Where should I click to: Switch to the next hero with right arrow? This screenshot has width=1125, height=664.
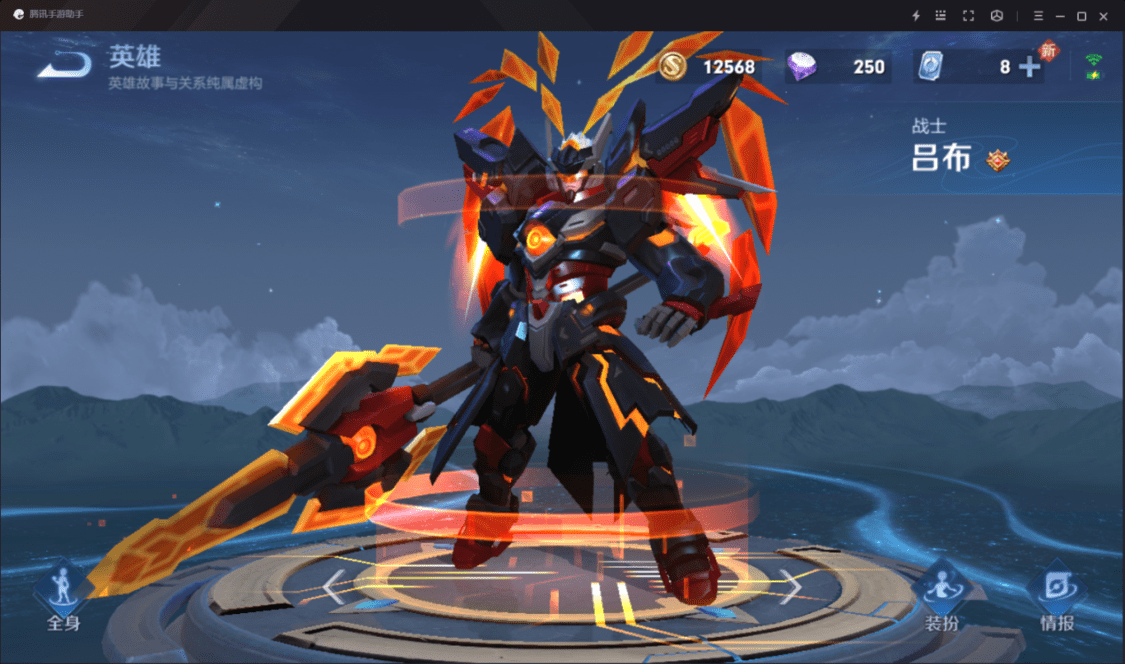click(790, 587)
